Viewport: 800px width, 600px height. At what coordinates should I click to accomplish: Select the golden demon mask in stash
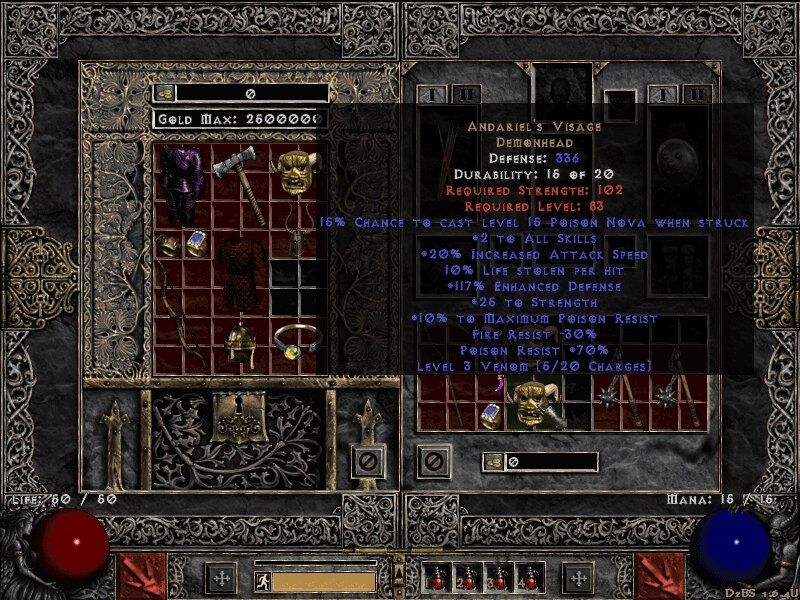294,172
